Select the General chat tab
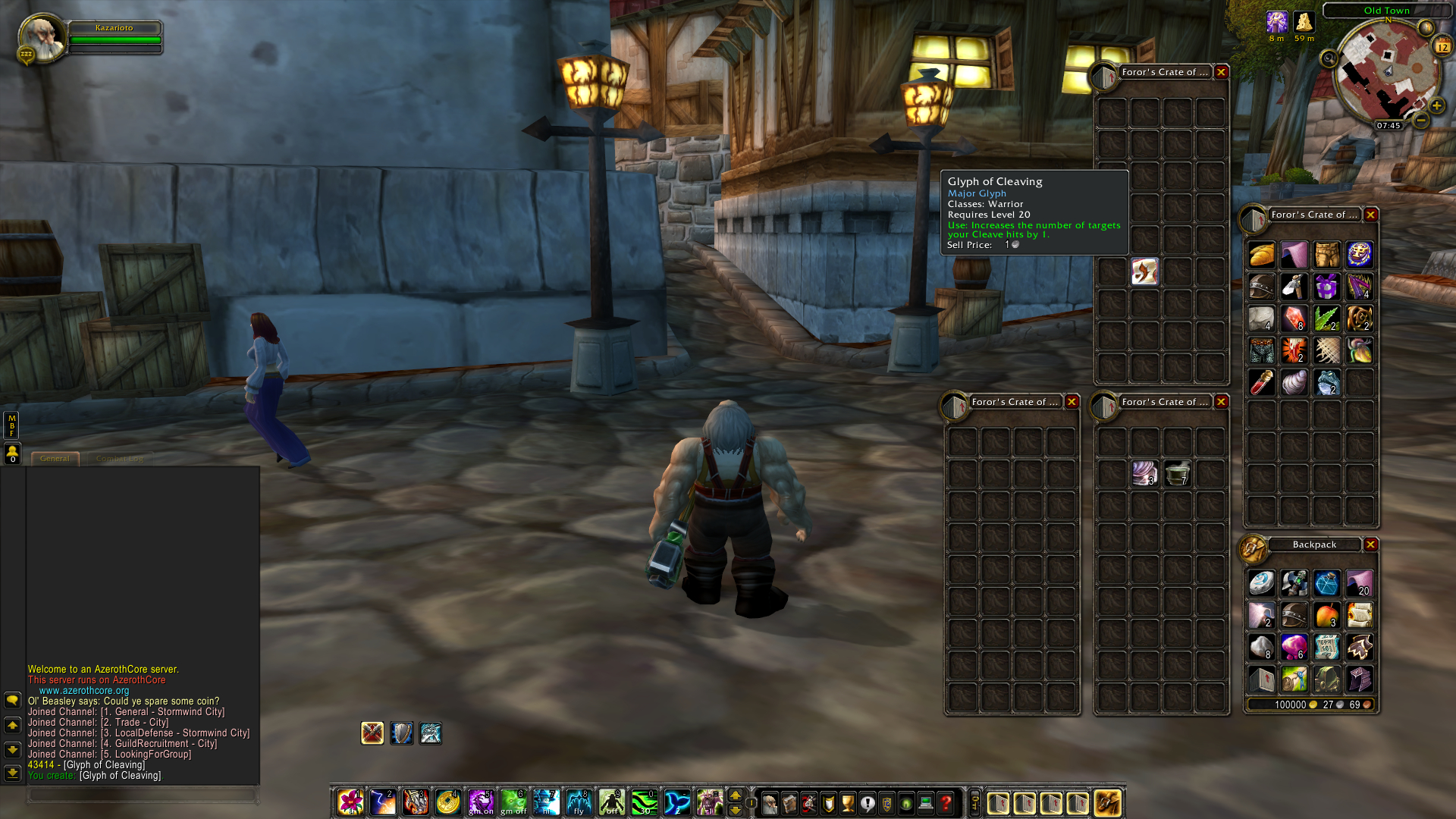Image resolution: width=1456 pixels, height=819 pixels. tap(56, 458)
